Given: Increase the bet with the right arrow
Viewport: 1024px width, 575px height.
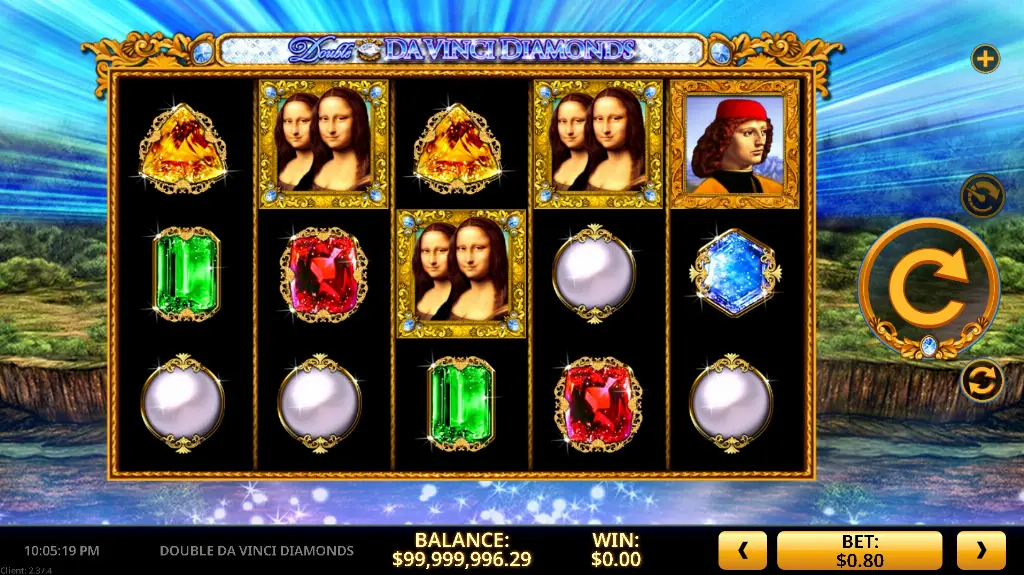Looking at the screenshot, I should pos(981,550).
